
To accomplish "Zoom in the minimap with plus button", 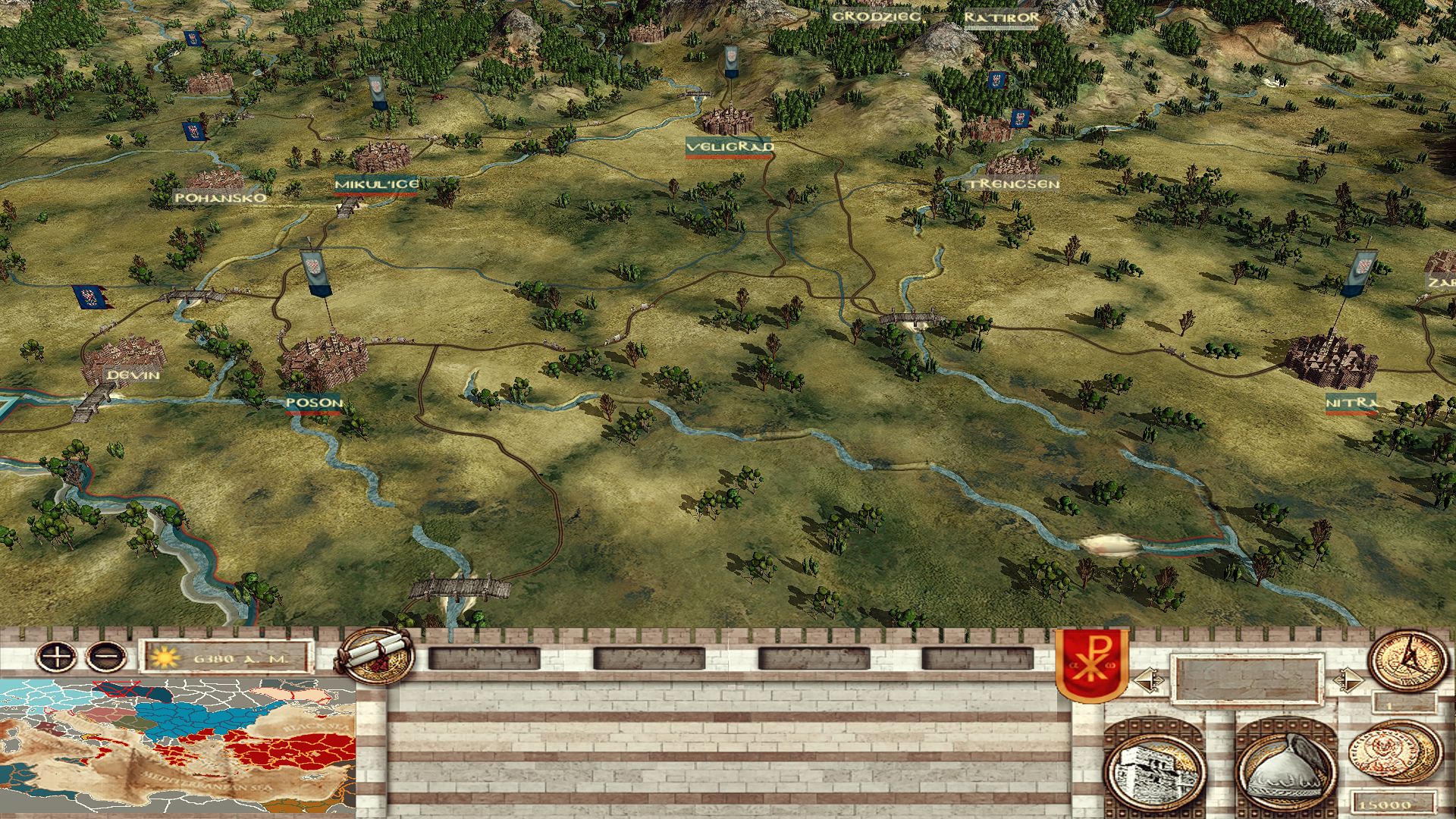I will (x=57, y=655).
